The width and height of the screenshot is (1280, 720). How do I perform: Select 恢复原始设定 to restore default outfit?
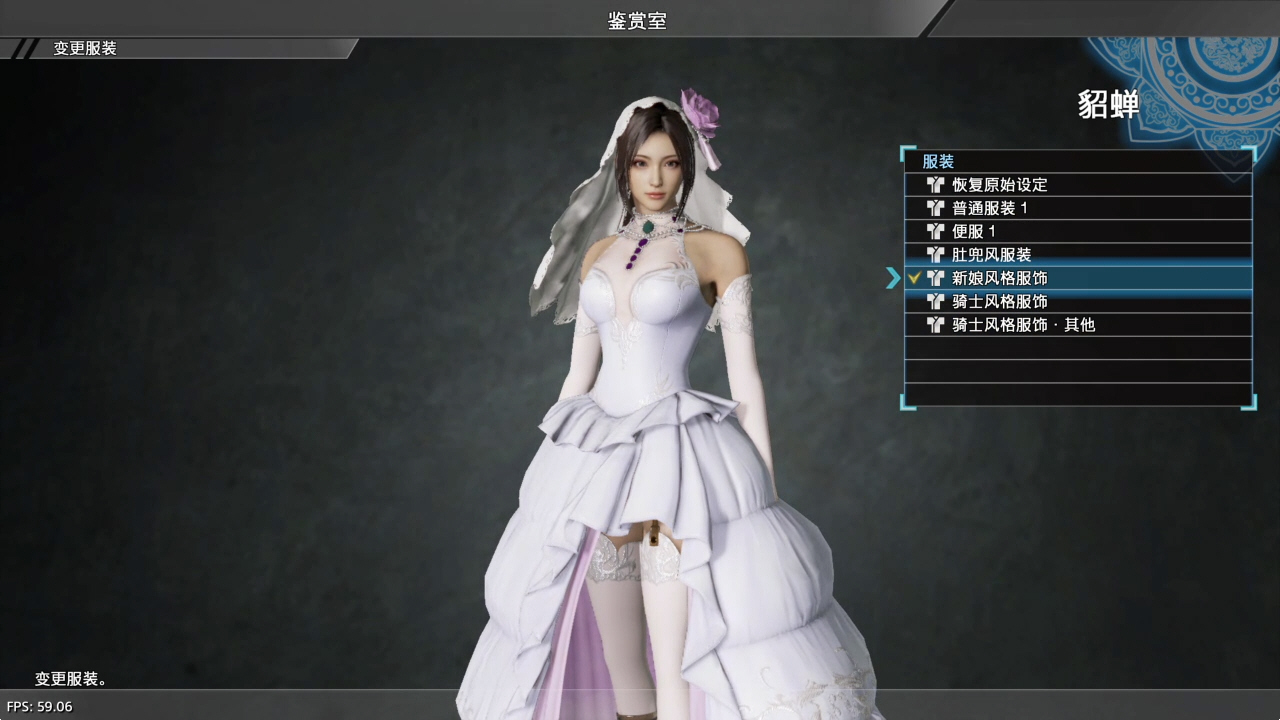click(x=1000, y=184)
